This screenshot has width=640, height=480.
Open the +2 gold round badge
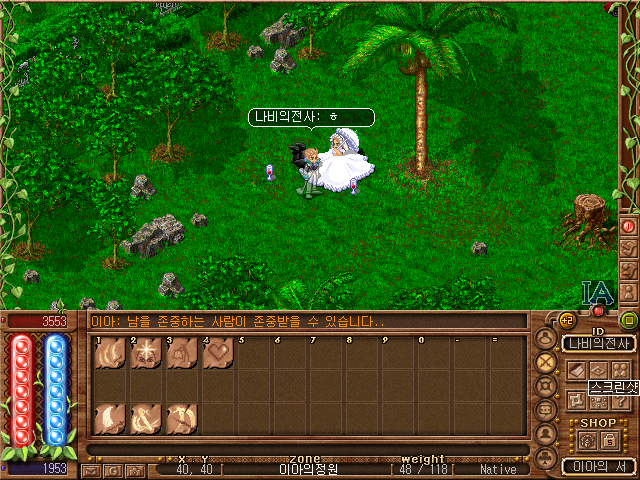click(566, 321)
